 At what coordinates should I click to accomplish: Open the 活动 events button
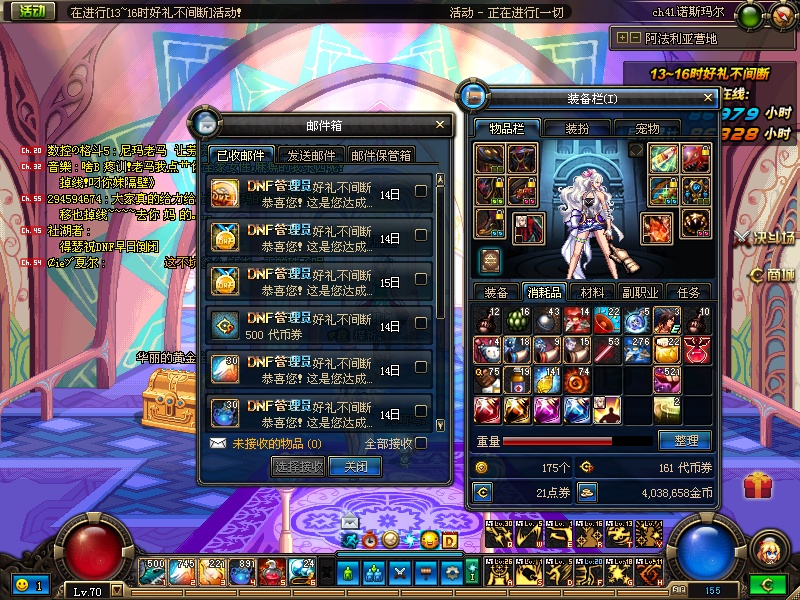32,12
